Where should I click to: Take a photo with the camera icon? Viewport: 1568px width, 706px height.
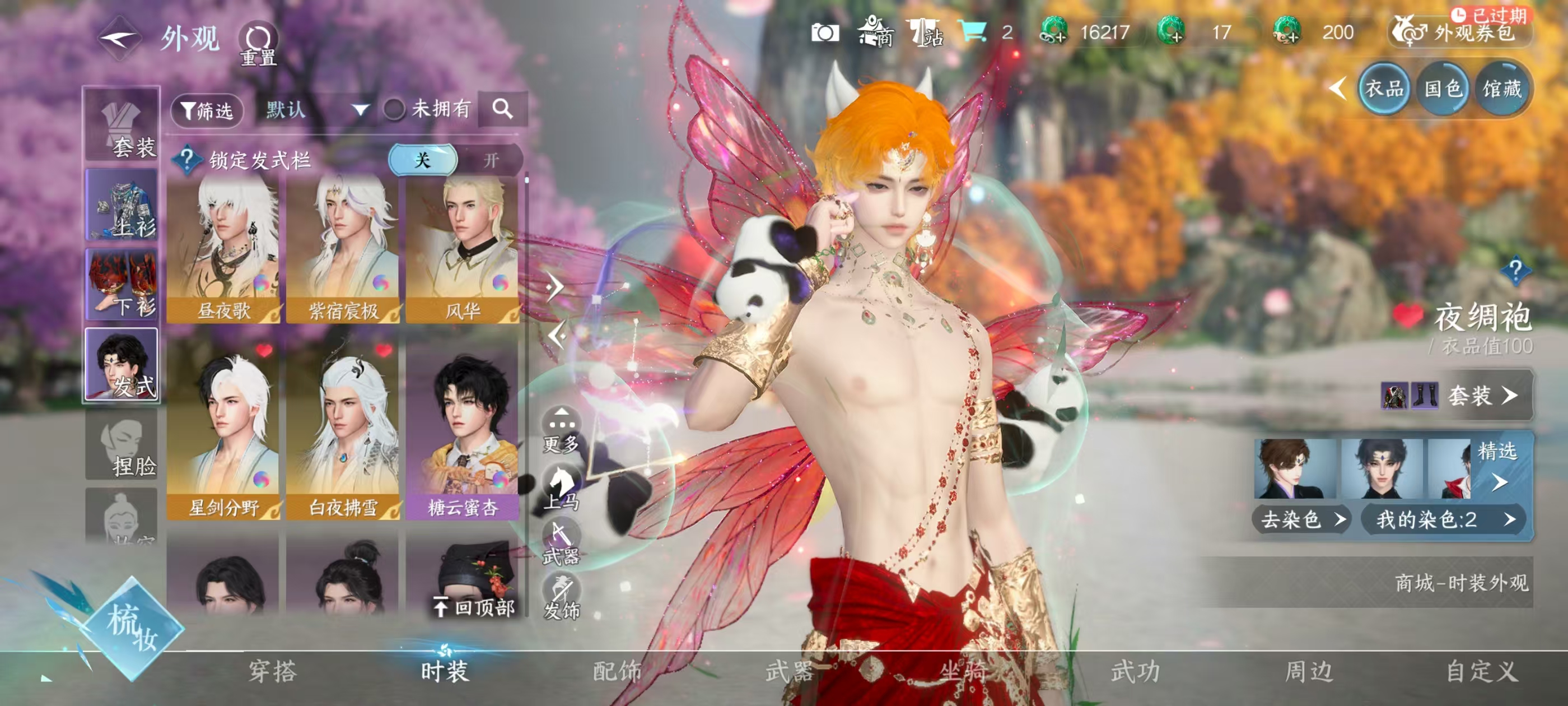[x=825, y=33]
